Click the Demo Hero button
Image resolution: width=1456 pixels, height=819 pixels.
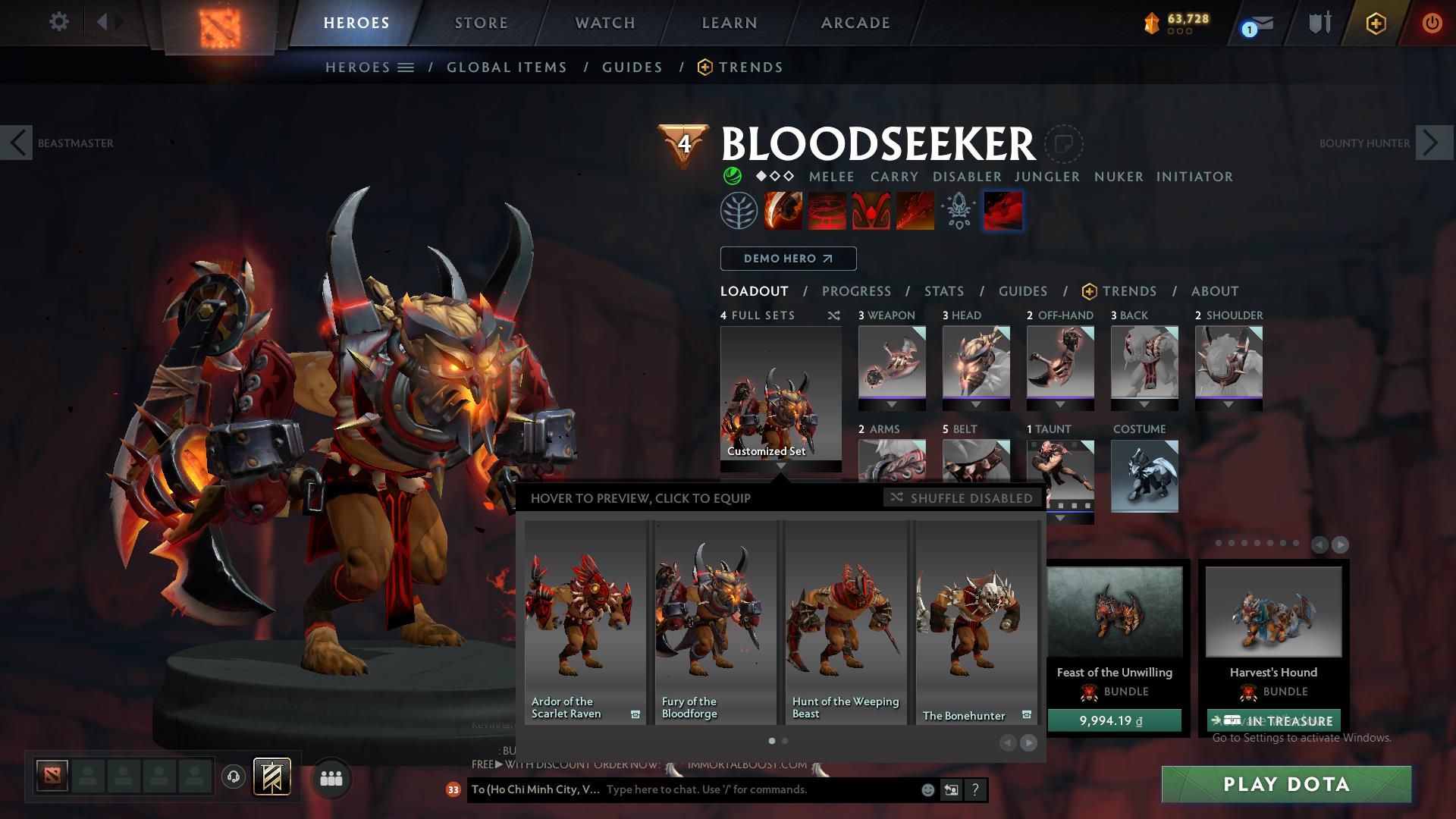tap(788, 259)
